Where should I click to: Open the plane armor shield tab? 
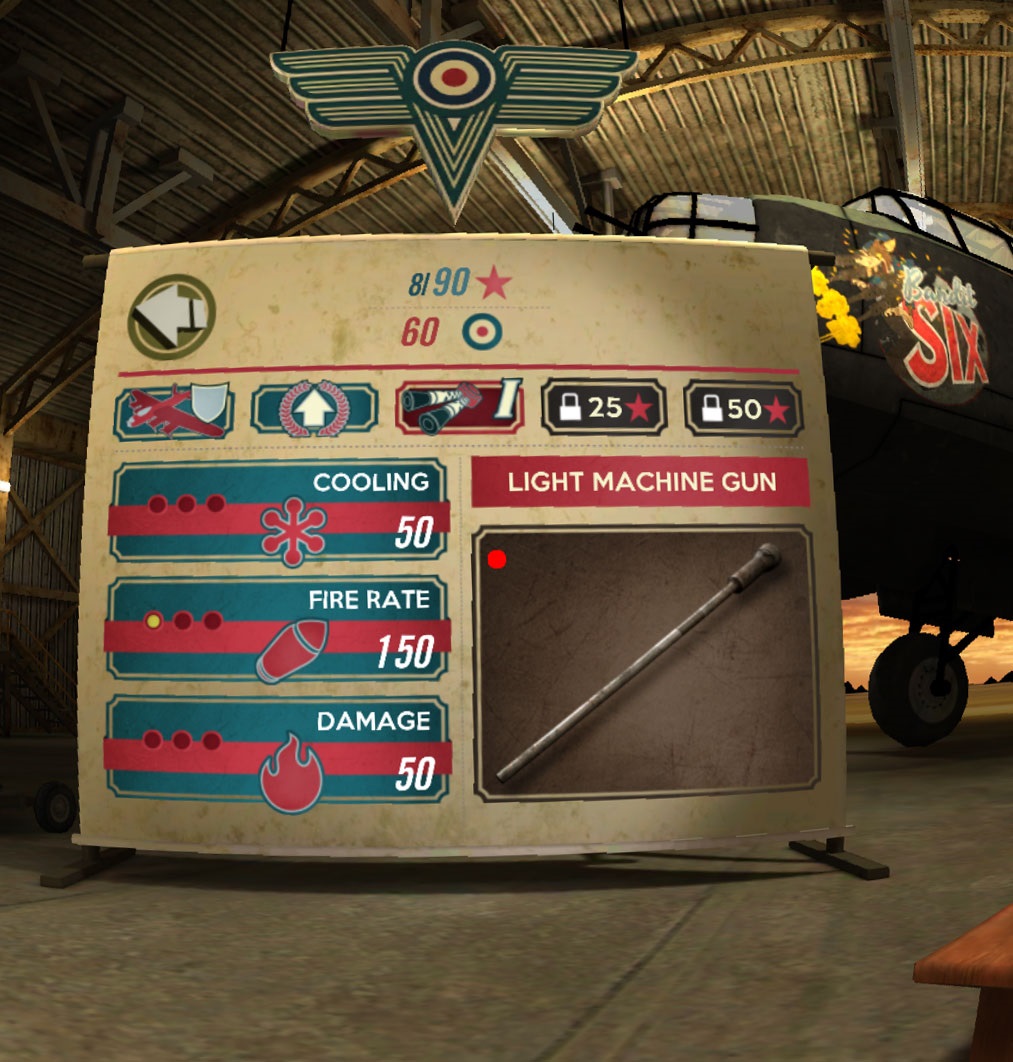pos(175,410)
